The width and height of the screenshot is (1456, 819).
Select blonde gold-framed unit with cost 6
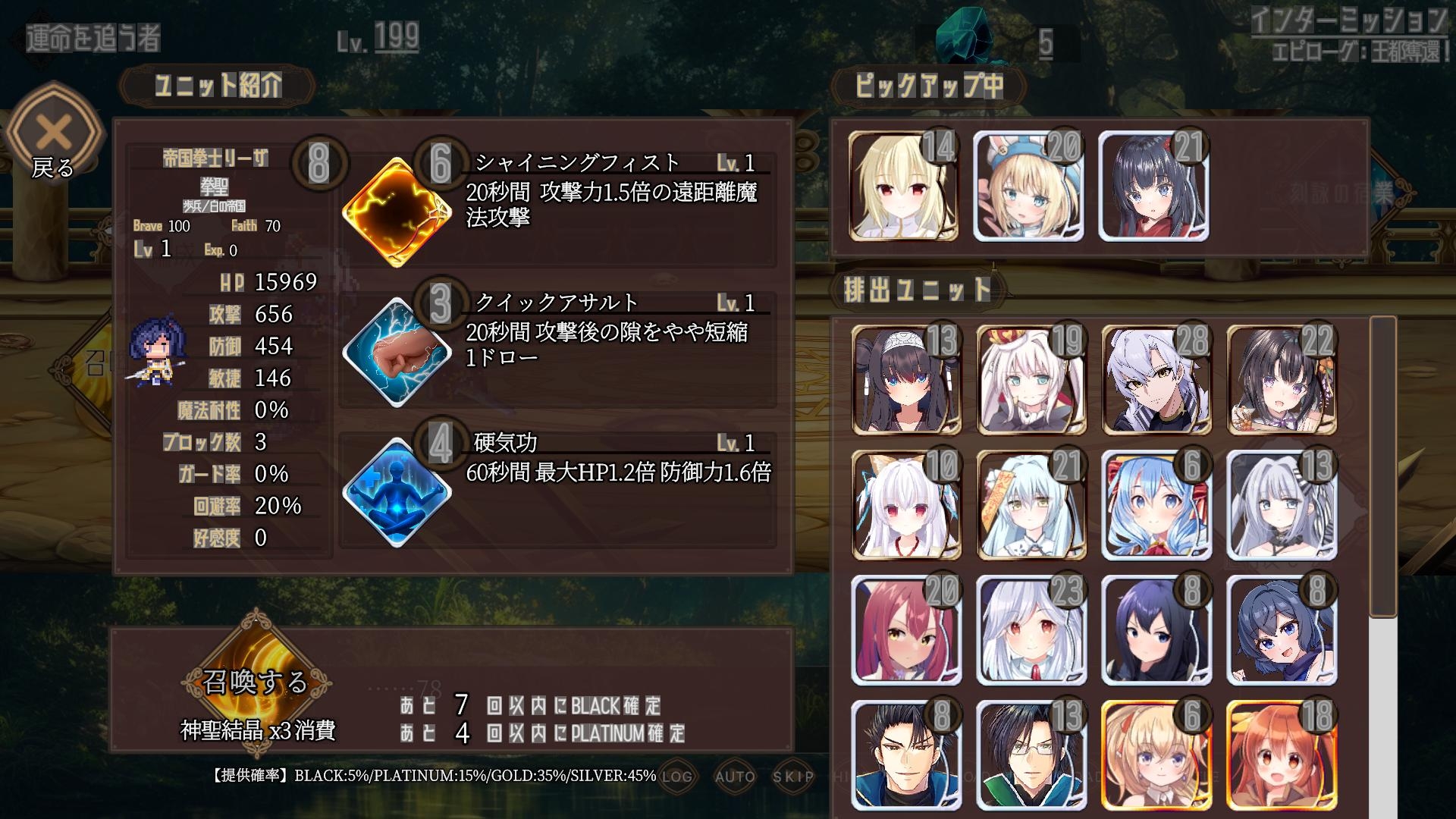tap(1156, 755)
